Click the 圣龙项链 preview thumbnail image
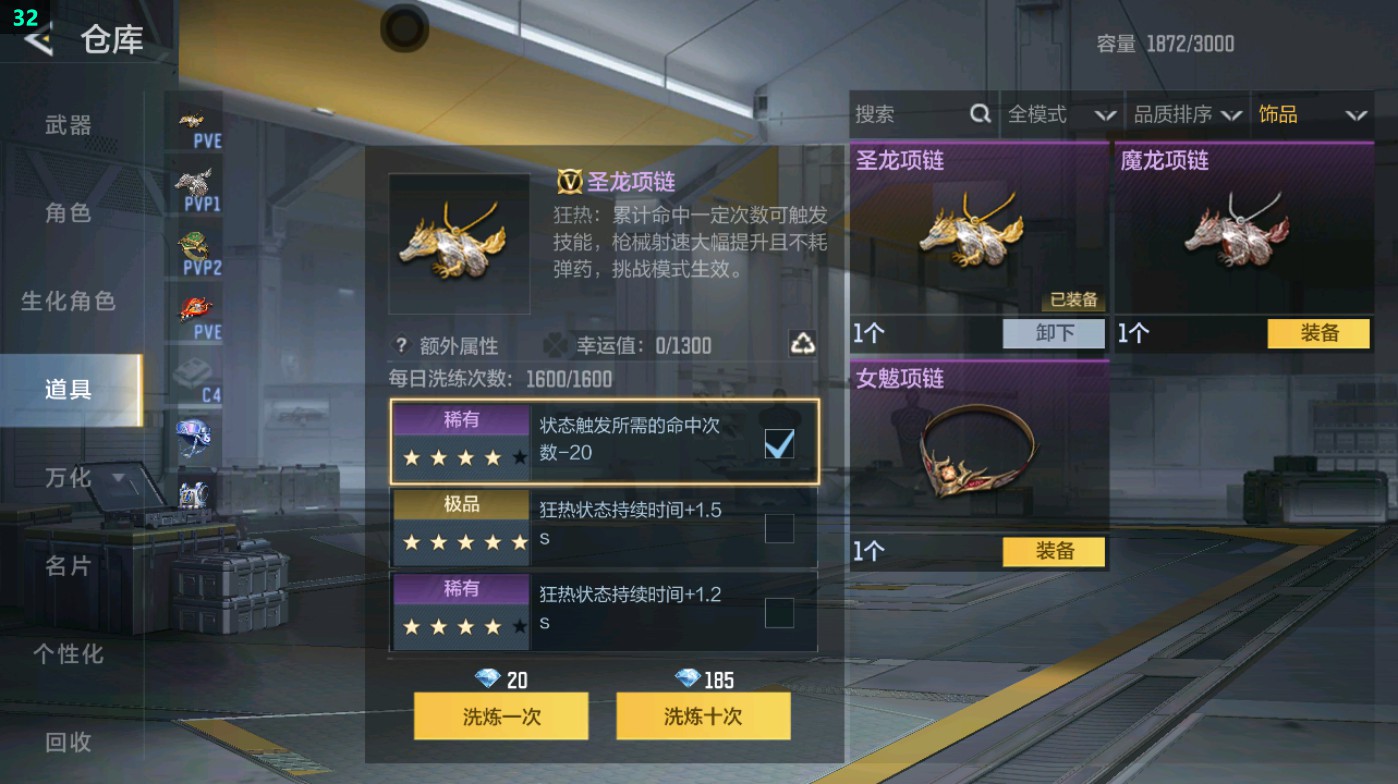This screenshot has height=784, width=1398. coord(459,241)
